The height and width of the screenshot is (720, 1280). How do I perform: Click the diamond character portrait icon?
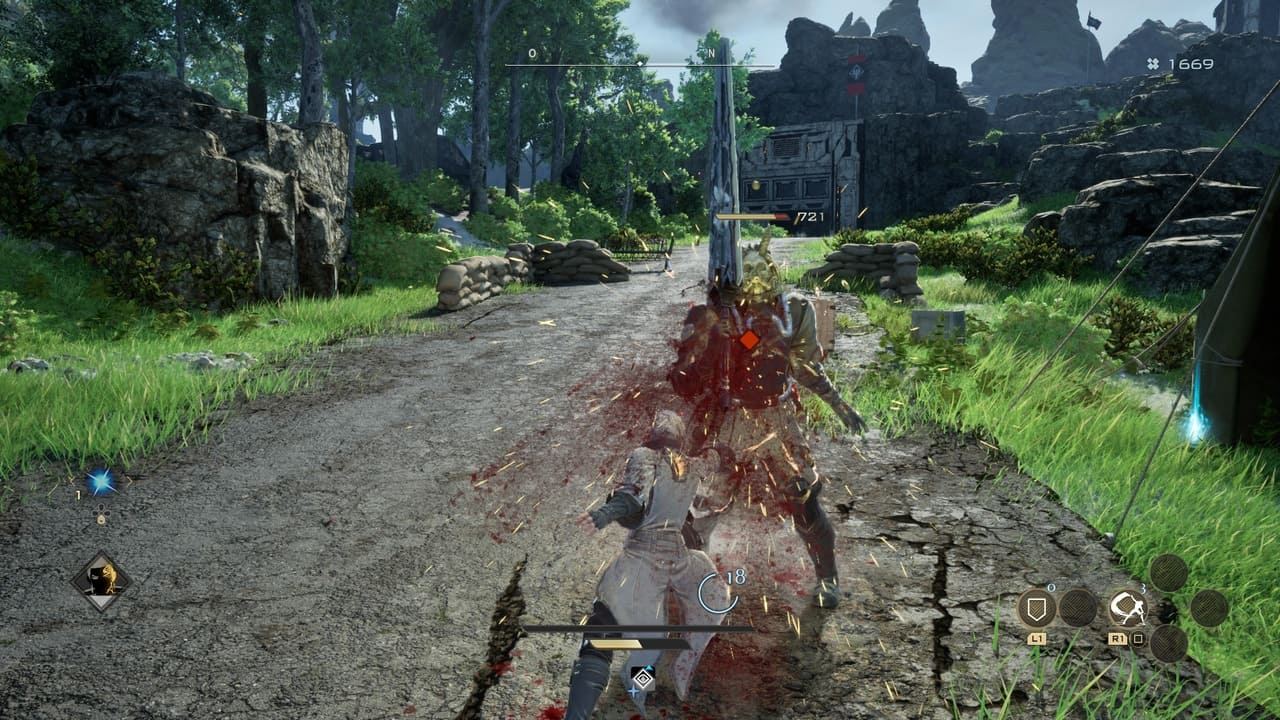pyautogui.click(x=101, y=581)
